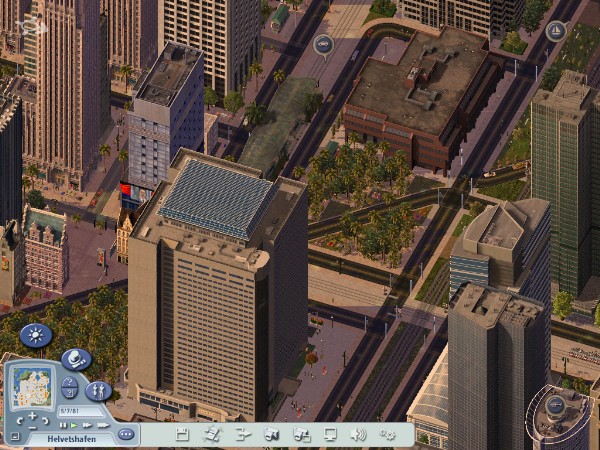
Task: Switch to God mode with the sun button
Action: coord(36,335)
